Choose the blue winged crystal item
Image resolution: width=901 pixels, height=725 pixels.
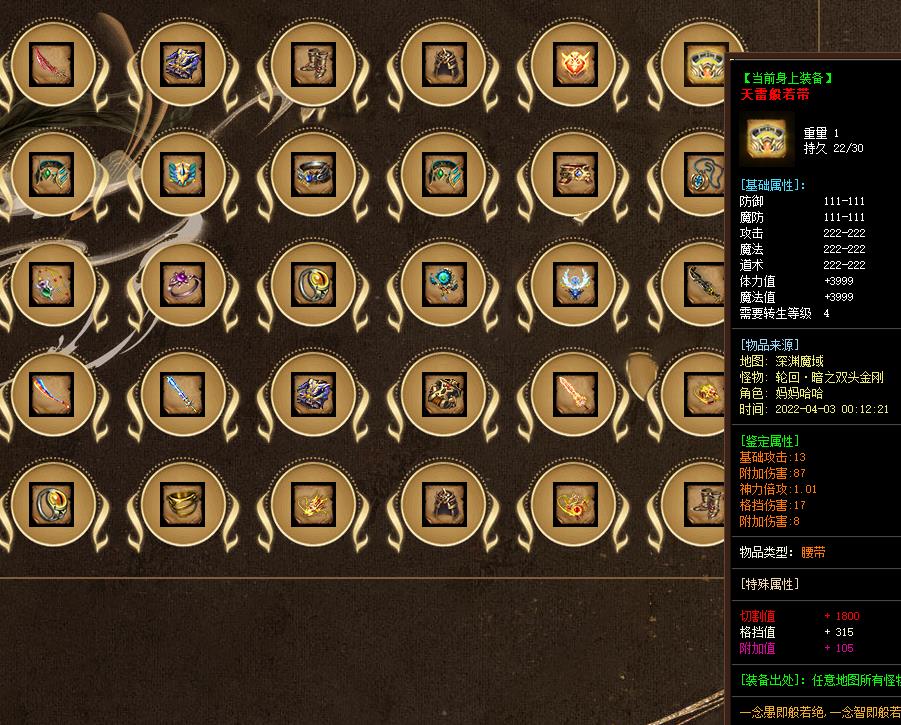pyautogui.click(x=573, y=283)
